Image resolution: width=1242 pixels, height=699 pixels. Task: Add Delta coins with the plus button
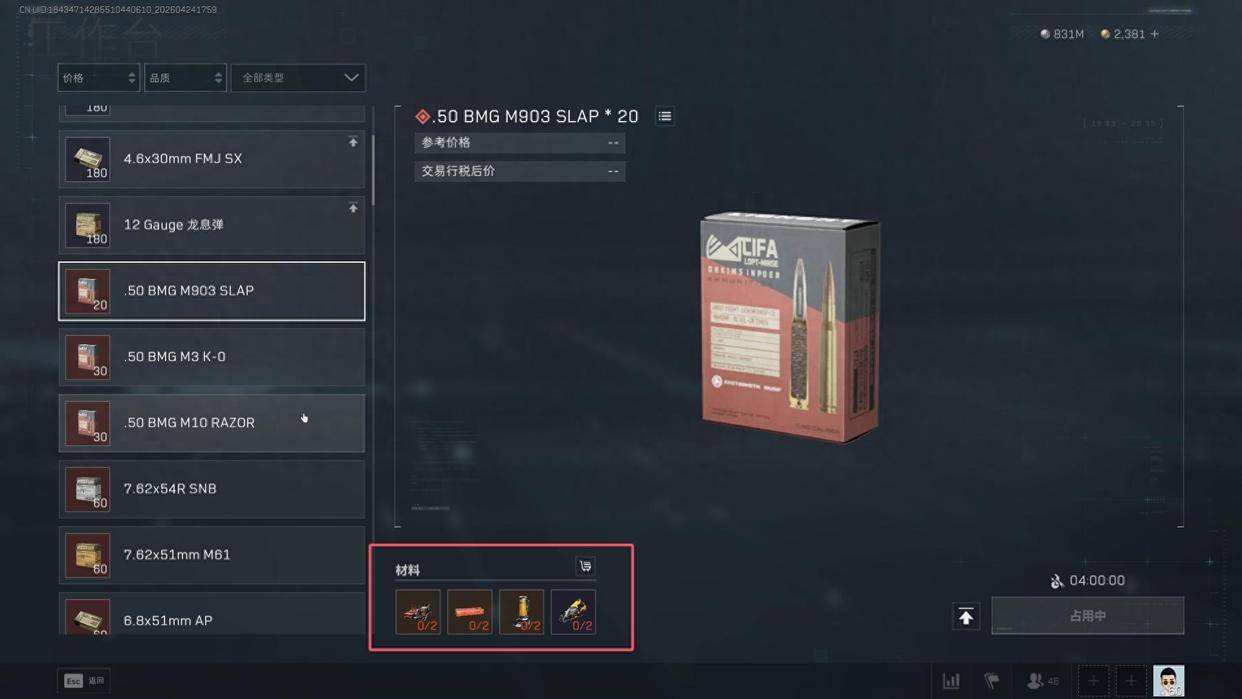pos(1155,34)
